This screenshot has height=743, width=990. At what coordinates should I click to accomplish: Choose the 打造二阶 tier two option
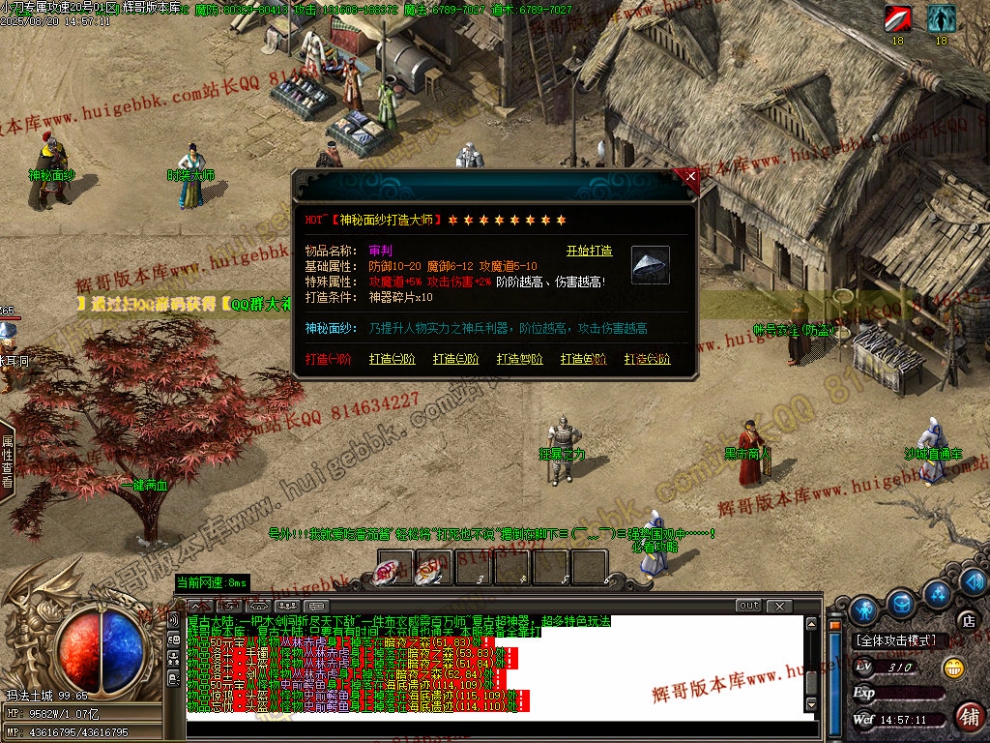click(392, 359)
